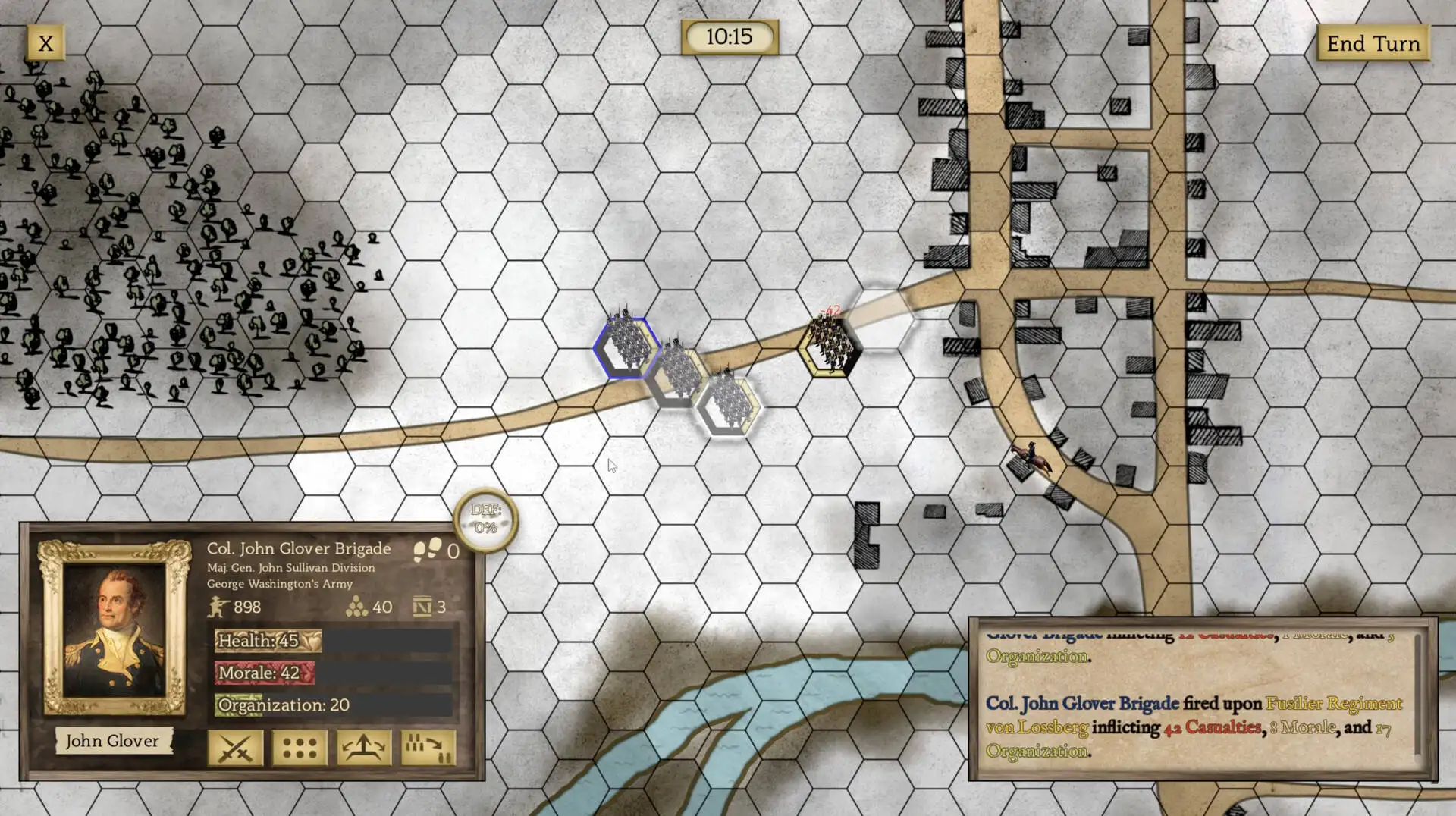Choose the six-dot formation command
1456x816 pixels.
[x=300, y=749]
